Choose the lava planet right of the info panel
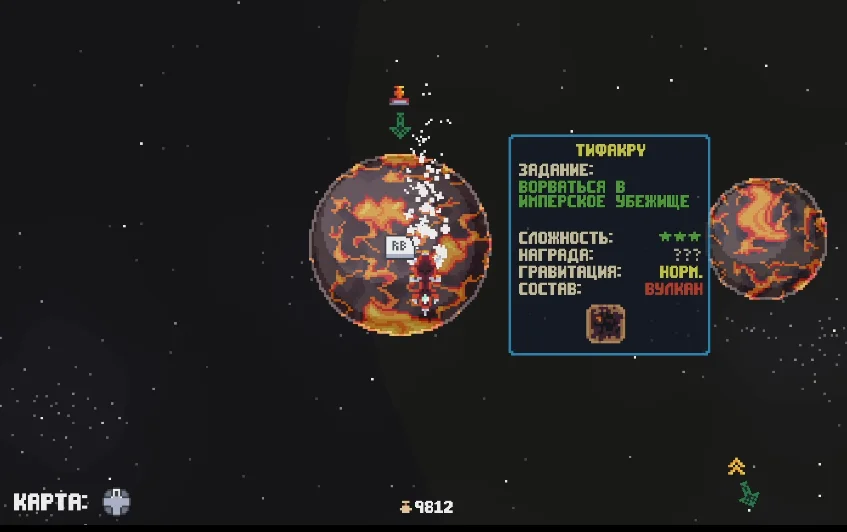This screenshot has height=532, width=847. tap(768, 238)
